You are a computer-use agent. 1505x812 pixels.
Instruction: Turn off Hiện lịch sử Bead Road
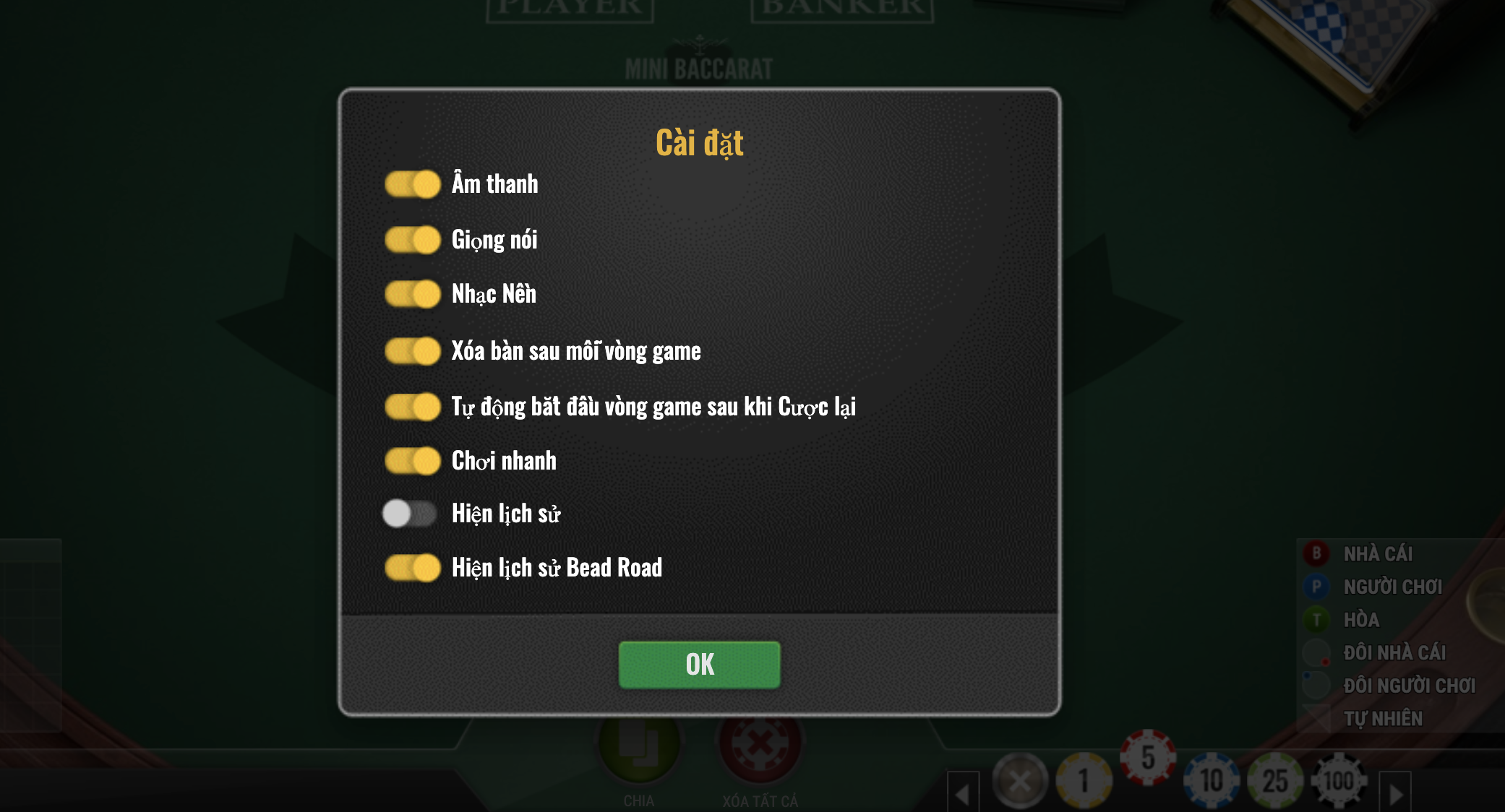(412, 568)
